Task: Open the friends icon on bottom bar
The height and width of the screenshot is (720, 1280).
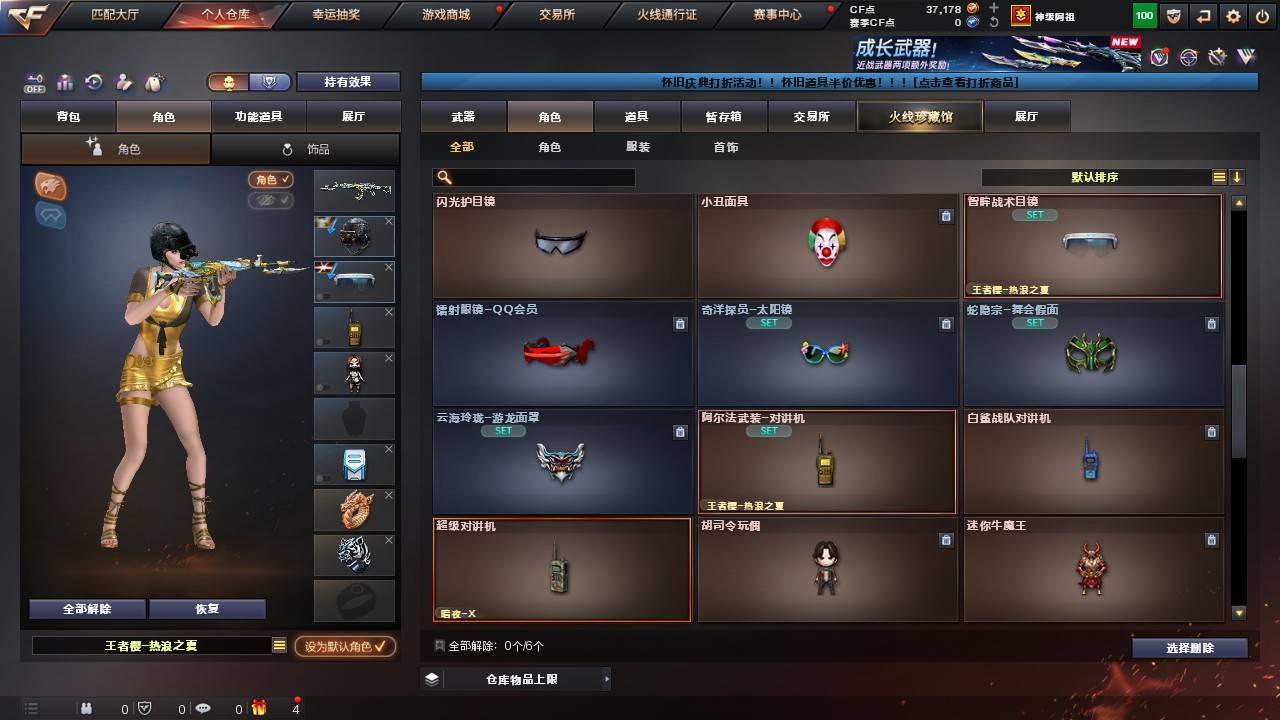Action: (86, 709)
